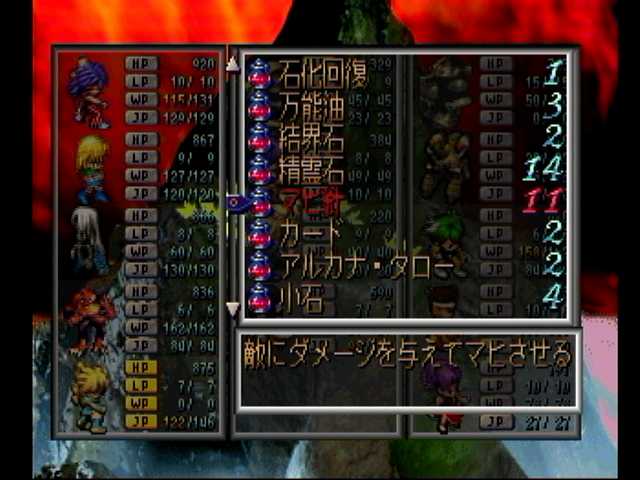Screen dimensions: 640x480
Task: Click the item list's down arrow
Action: (x=233, y=309)
